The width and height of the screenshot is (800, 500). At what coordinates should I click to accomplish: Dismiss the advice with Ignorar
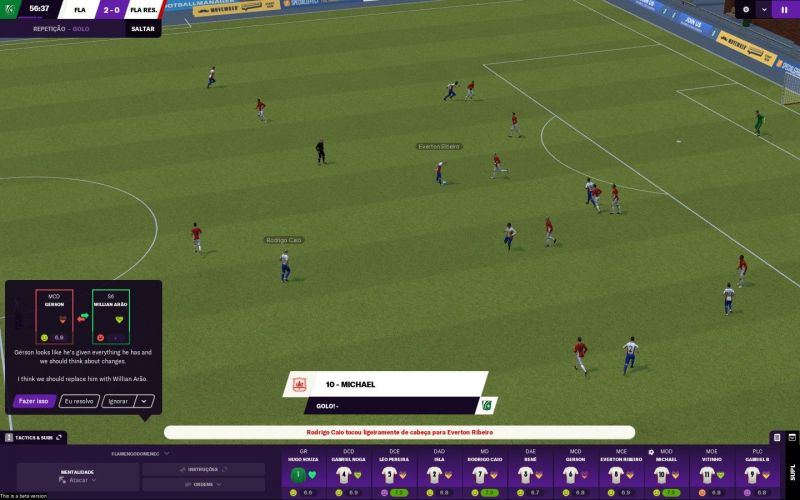[x=118, y=401]
